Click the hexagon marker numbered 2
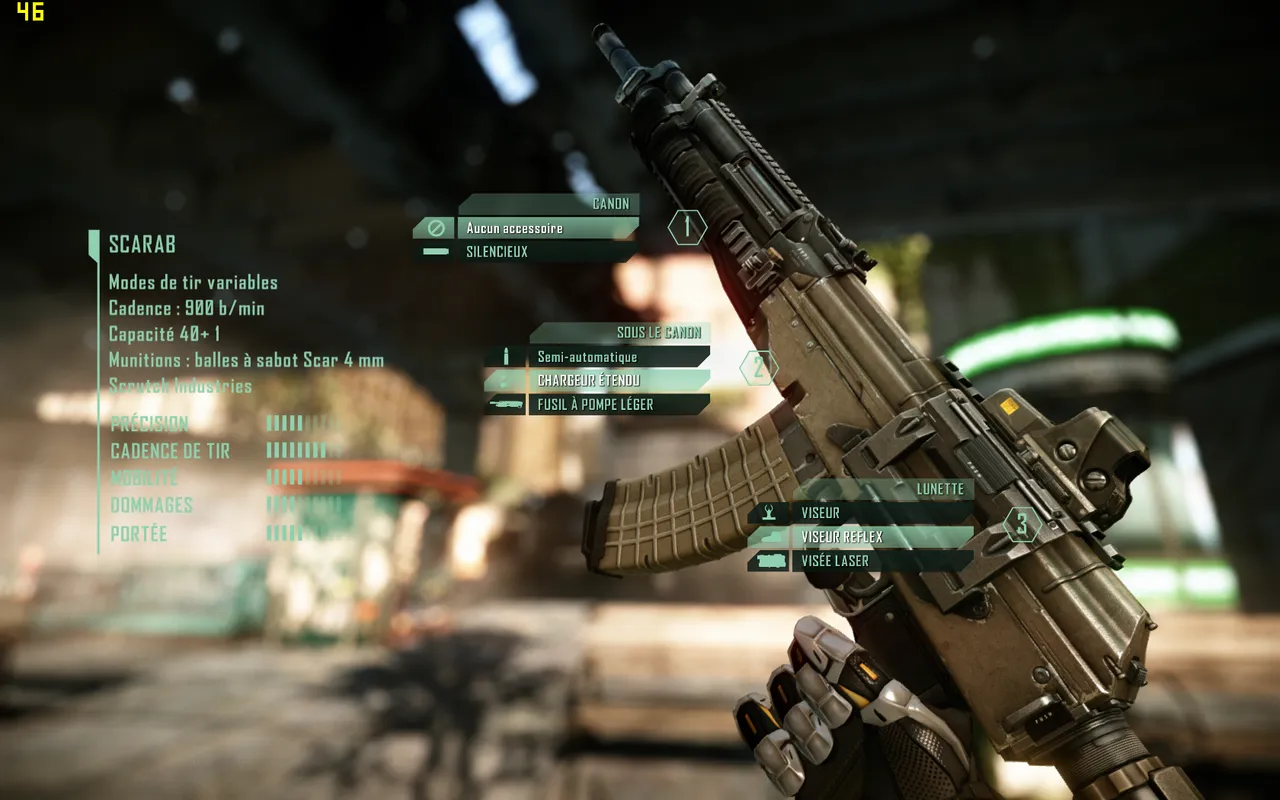 tap(759, 368)
